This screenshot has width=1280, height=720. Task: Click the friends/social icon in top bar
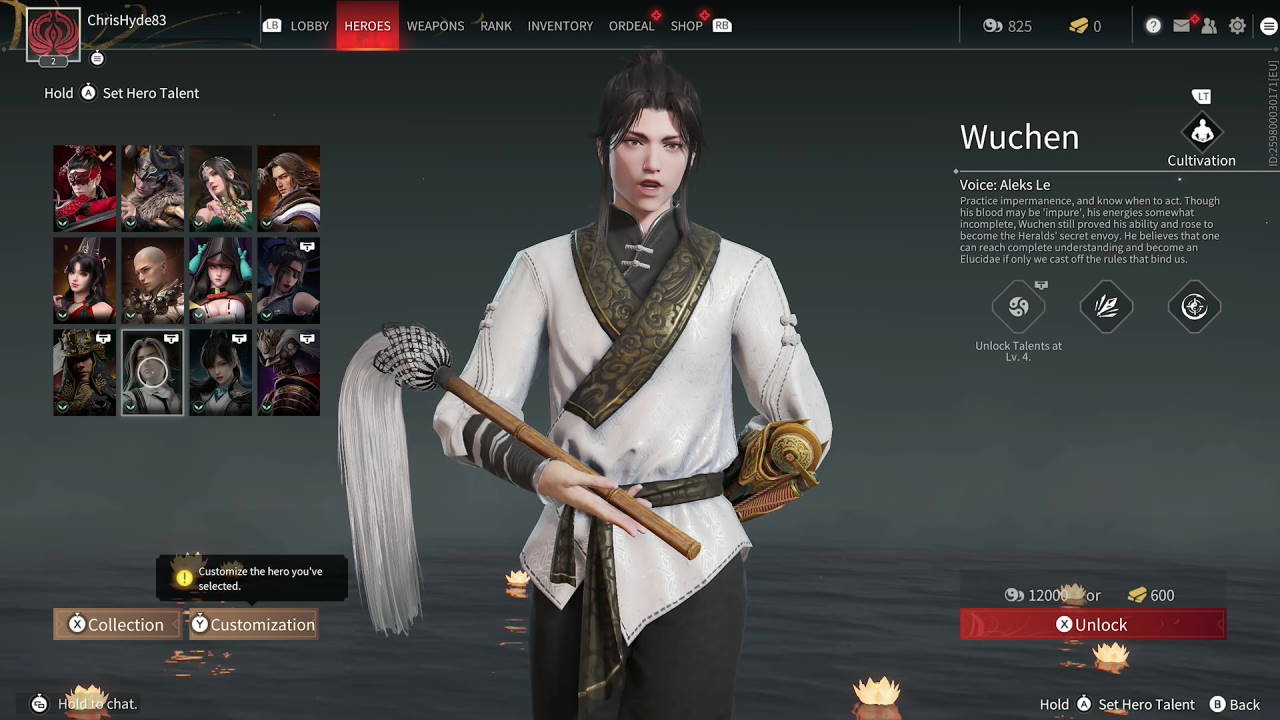click(1210, 25)
